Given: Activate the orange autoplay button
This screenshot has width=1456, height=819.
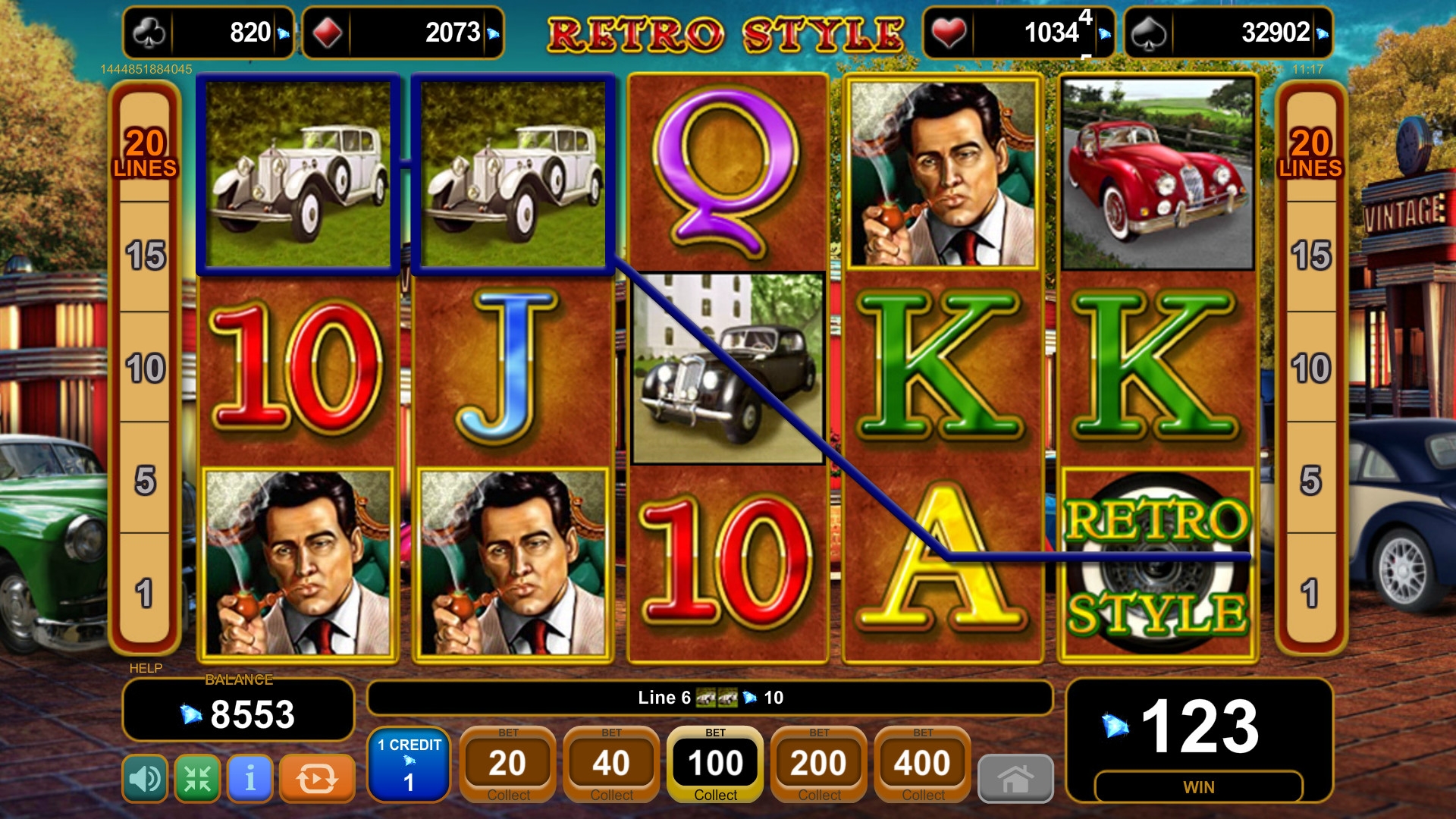Looking at the screenshot, I should [x=317, y=778].
